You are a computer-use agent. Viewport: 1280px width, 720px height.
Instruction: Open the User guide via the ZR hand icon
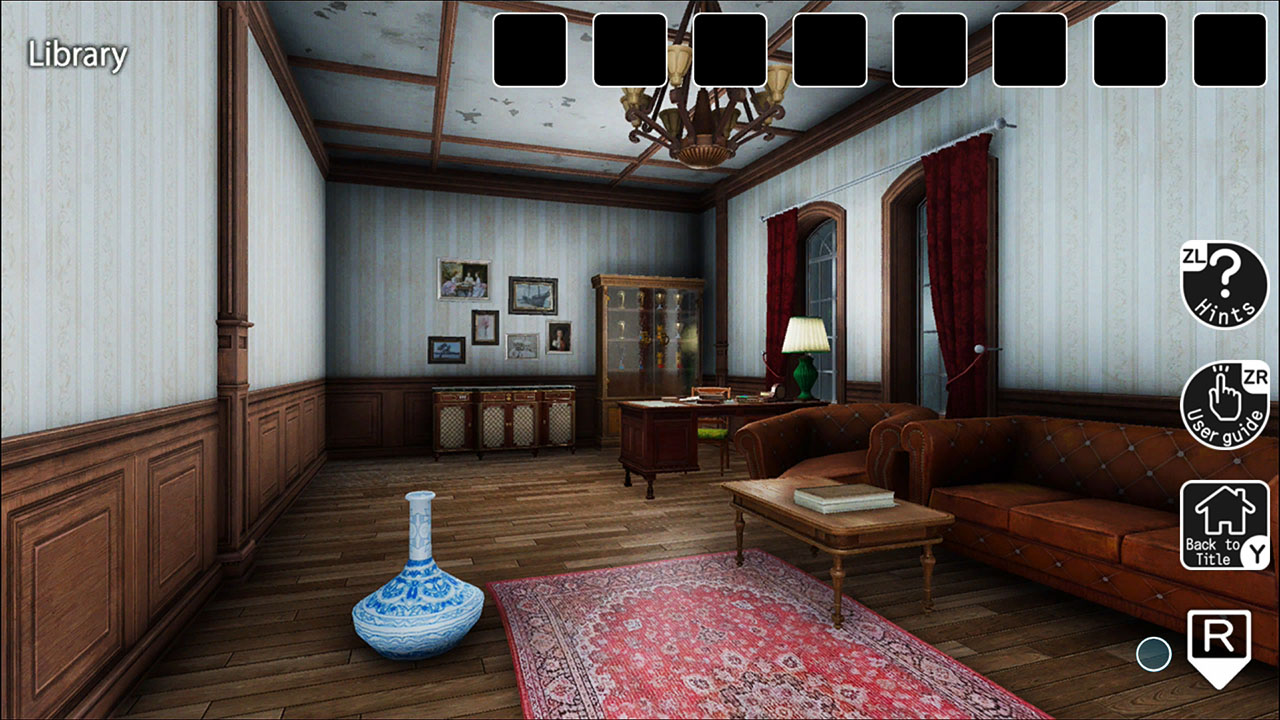pyautogui.click(x=1223, y=400)
